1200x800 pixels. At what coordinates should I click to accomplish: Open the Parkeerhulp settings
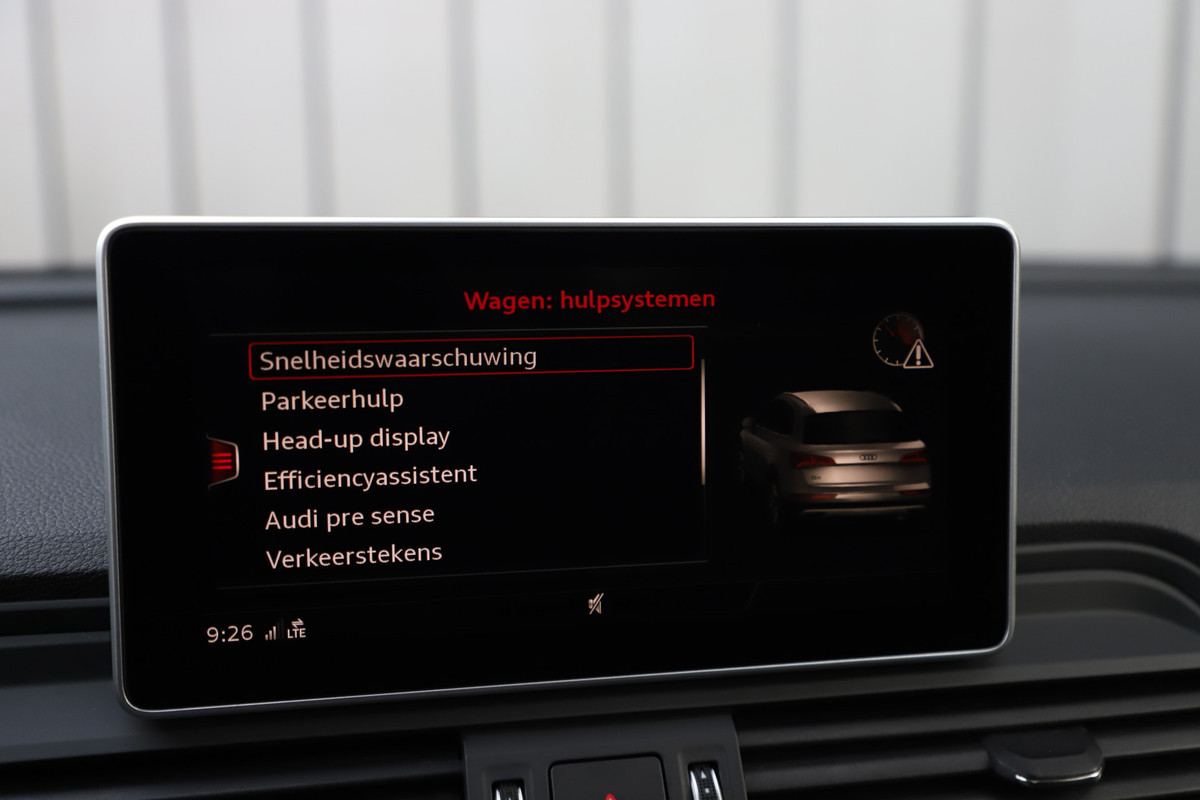click(x=332, y=400)
